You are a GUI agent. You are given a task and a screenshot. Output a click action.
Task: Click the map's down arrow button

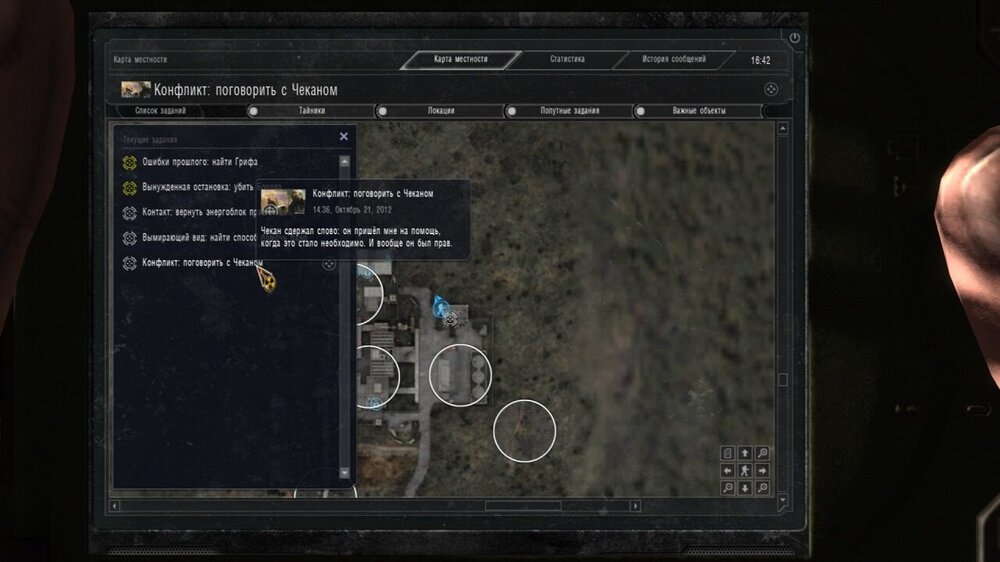(x=744, y=488)
